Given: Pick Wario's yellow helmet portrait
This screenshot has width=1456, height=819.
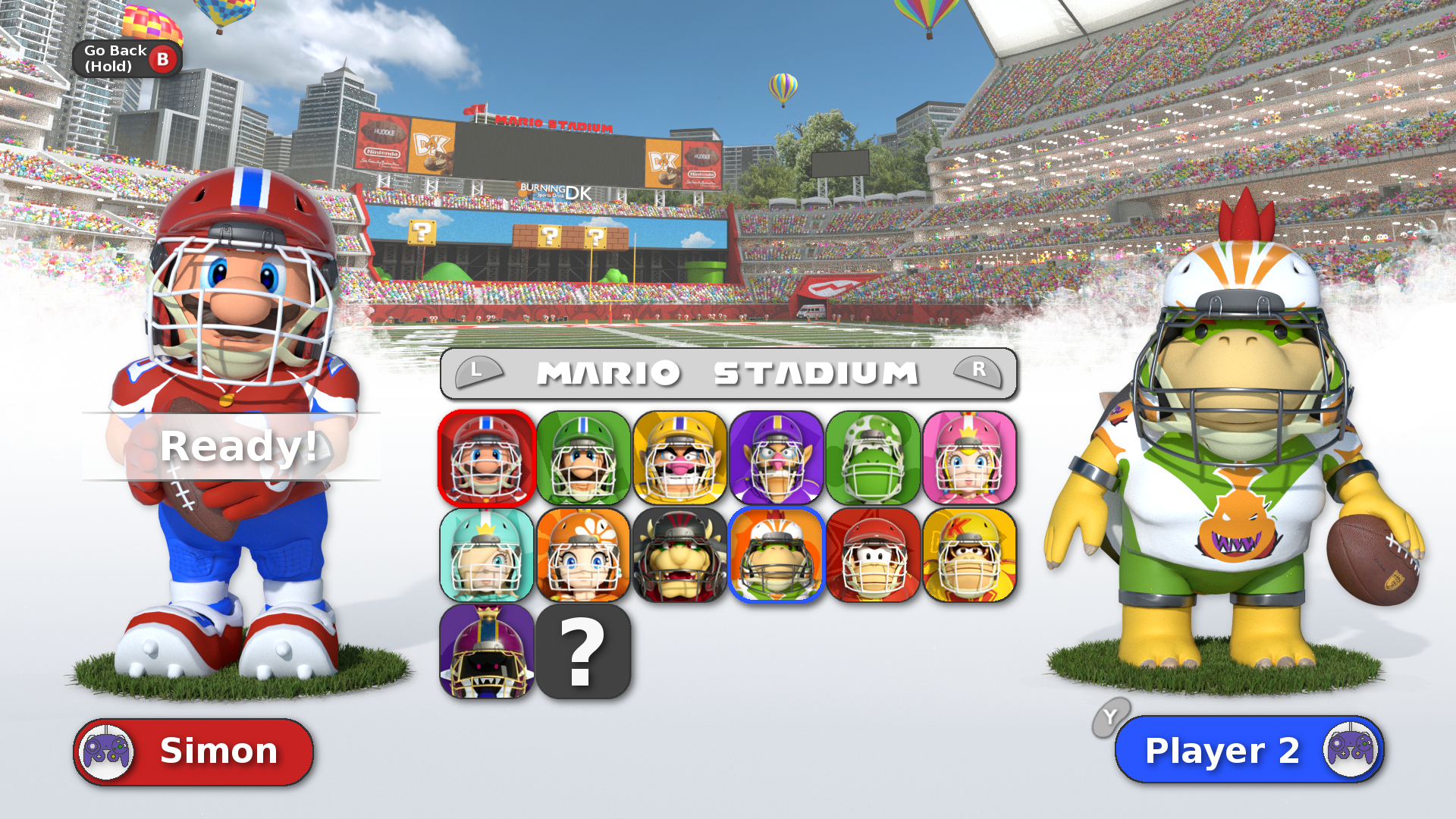Looking at the screenshot, I should tap(679, 459).
